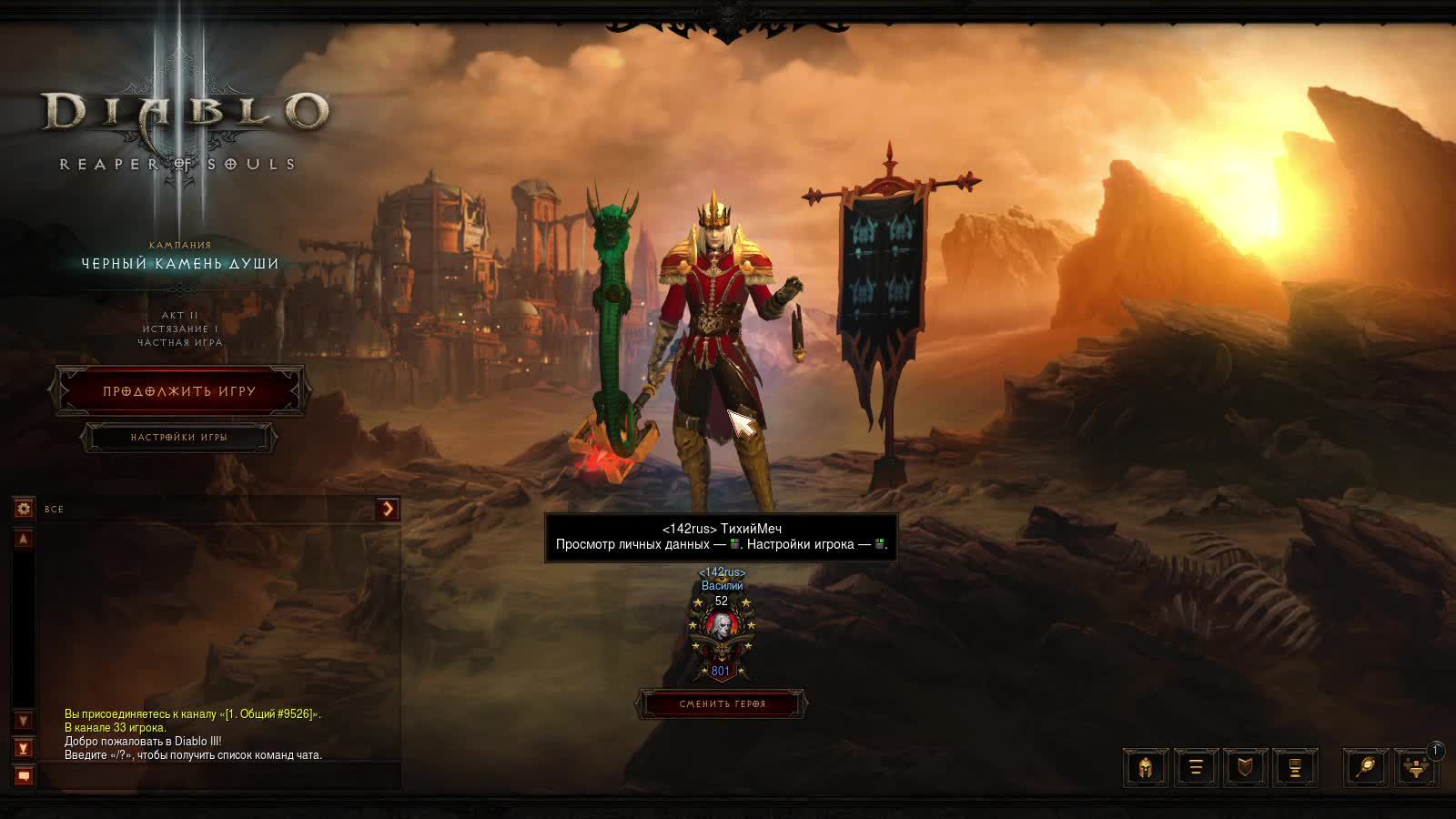Open the three-bars menu icon

coord(1196,768)
